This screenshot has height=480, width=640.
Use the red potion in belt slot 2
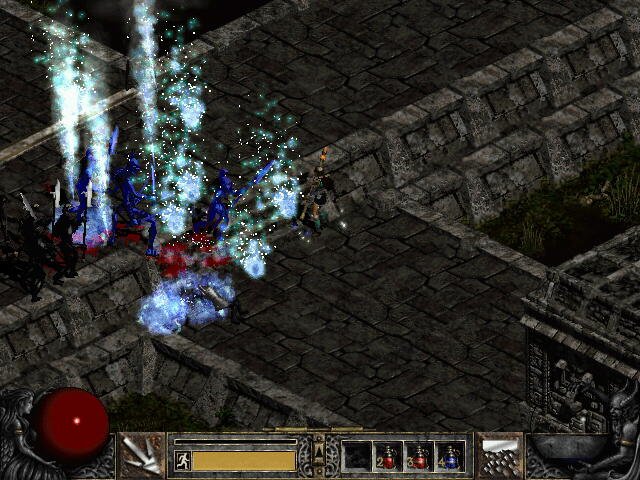pyautogui.click(x=388, y=456)
